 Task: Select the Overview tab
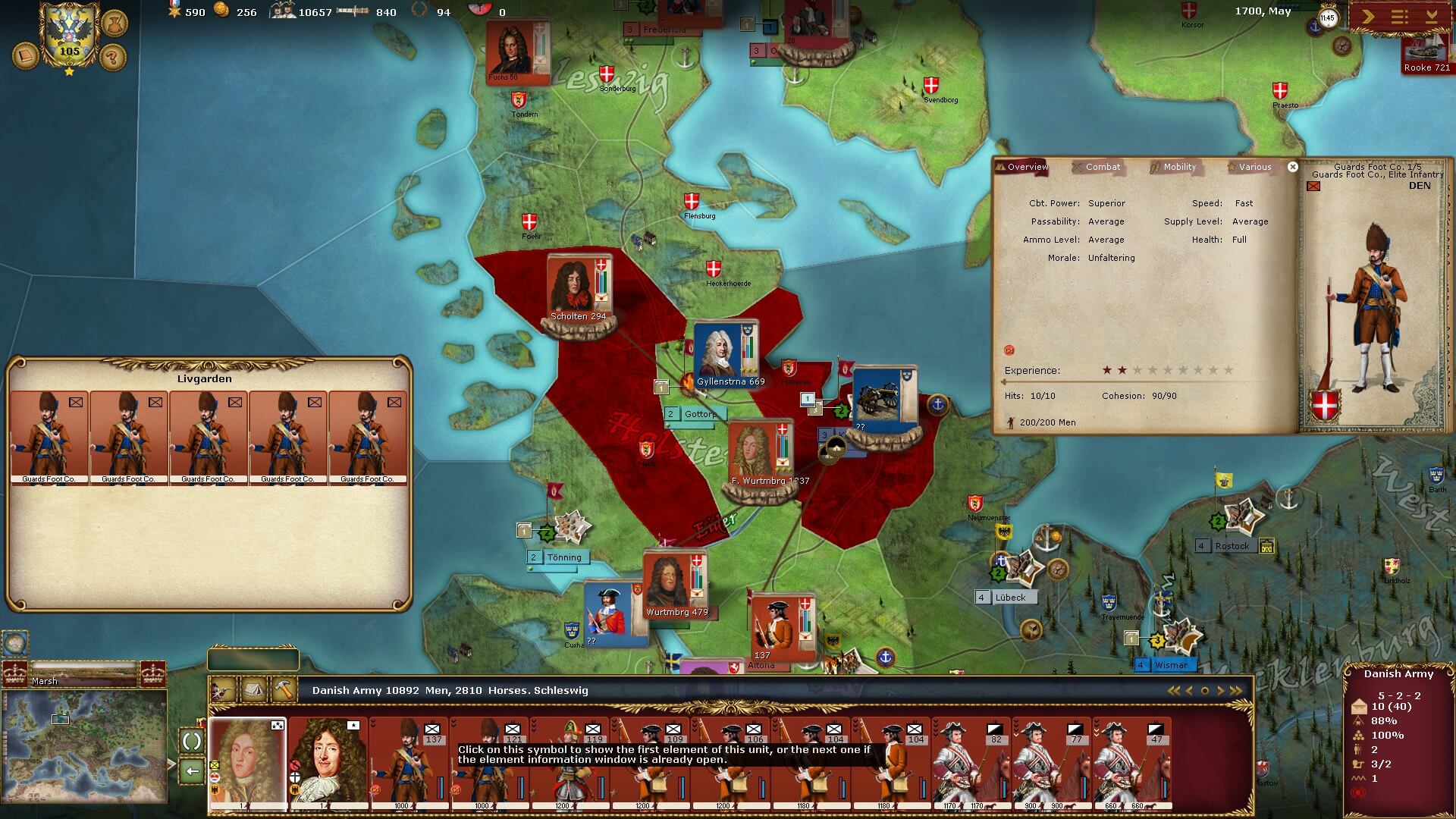(1027, 167)
